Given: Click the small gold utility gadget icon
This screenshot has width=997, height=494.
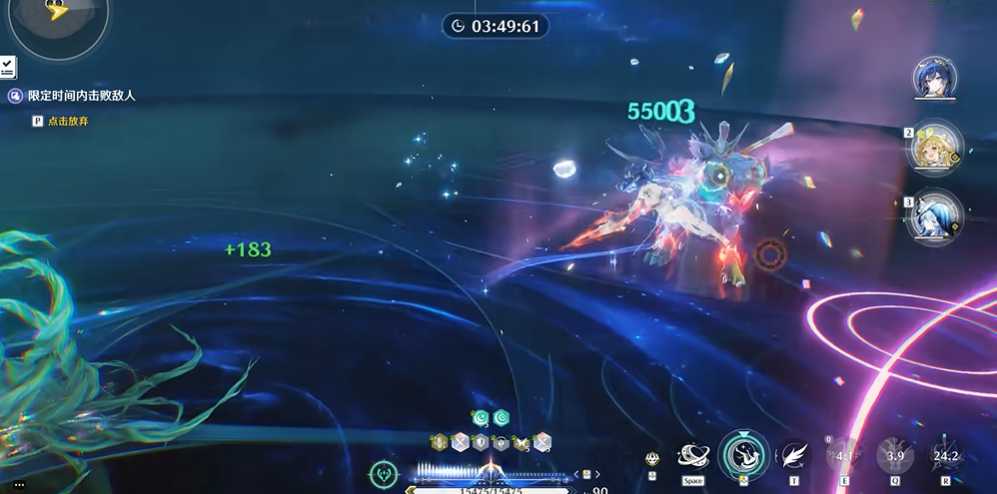Looking at the screenshot, I should pos(652,459).
